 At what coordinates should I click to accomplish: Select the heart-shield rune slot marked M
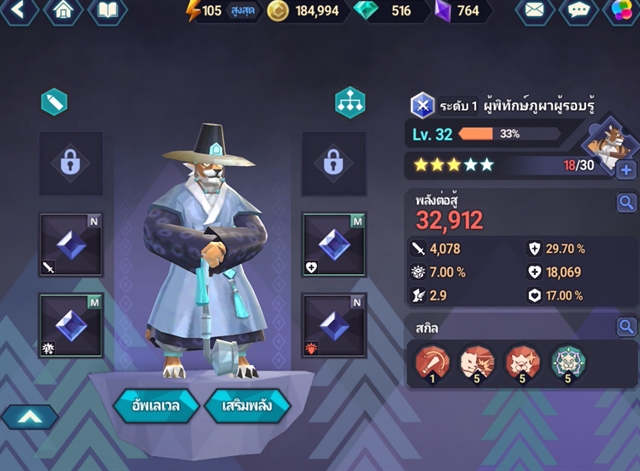pos(334,245)
